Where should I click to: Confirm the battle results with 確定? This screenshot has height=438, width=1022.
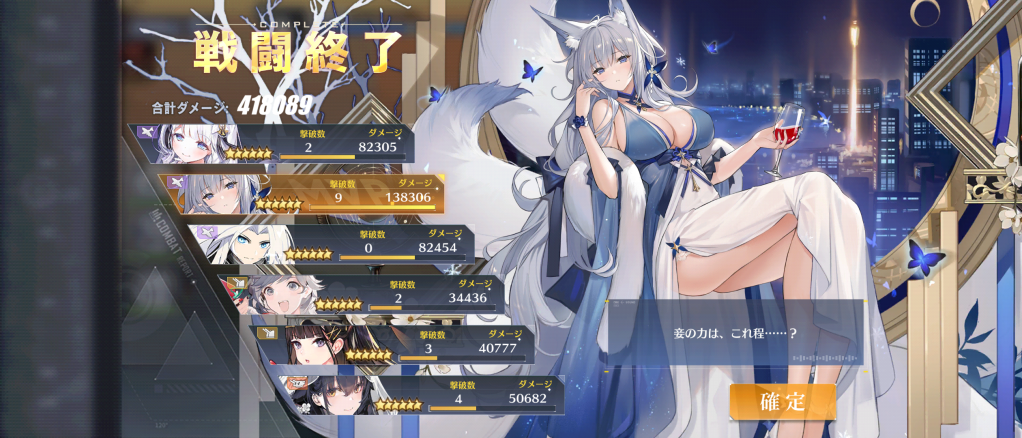[782, 401]
